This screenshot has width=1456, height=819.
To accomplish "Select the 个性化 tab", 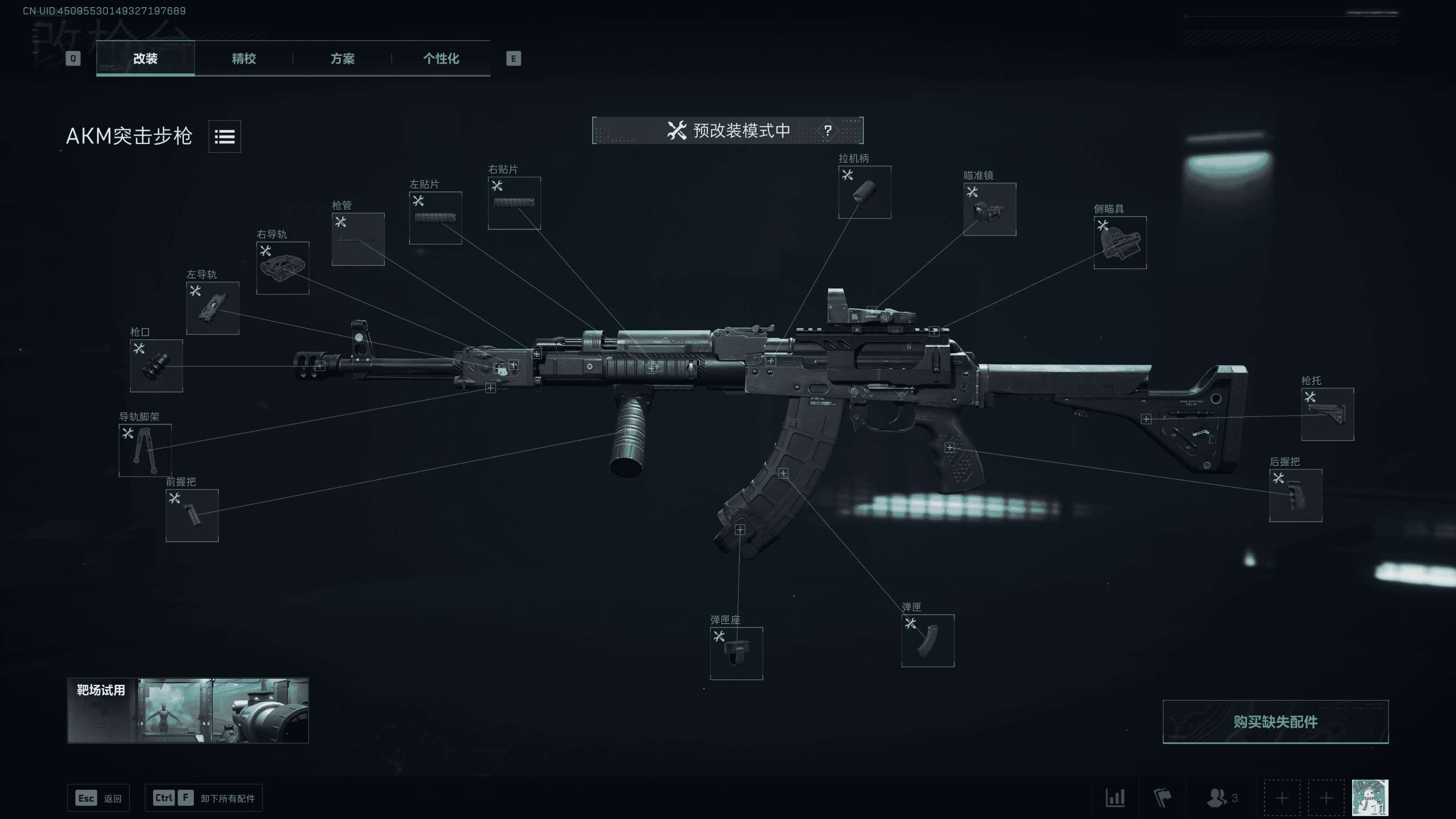I will (x=441, y=58).
